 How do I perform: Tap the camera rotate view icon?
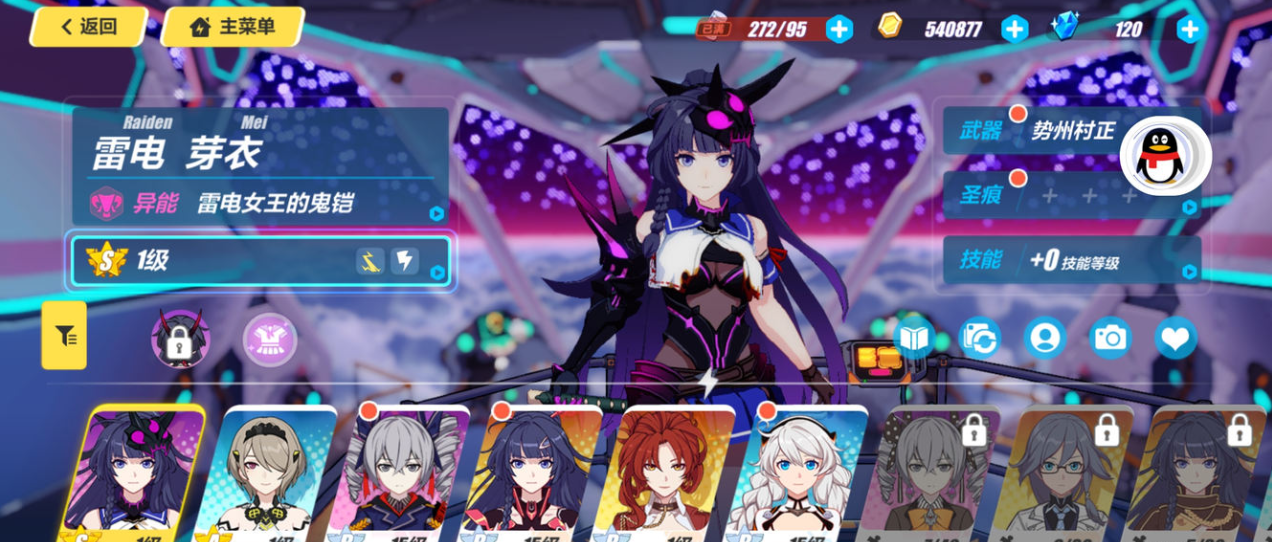click(x=980, y=338)
